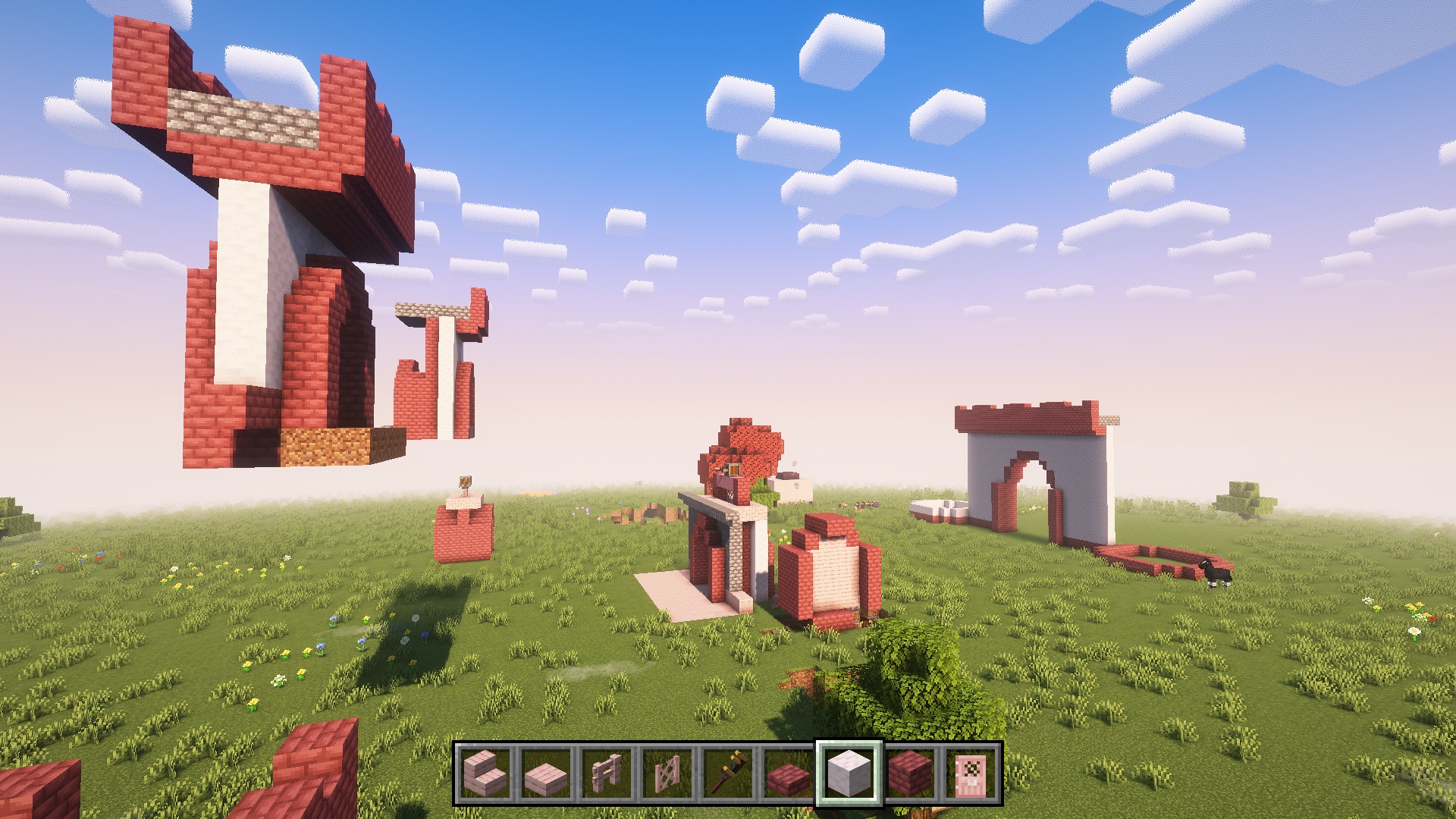The width and height of the screenshot is (1456, 819).
Task: Select the pink cherry stairs hotbar slot
Action: (x=485, y=773)
